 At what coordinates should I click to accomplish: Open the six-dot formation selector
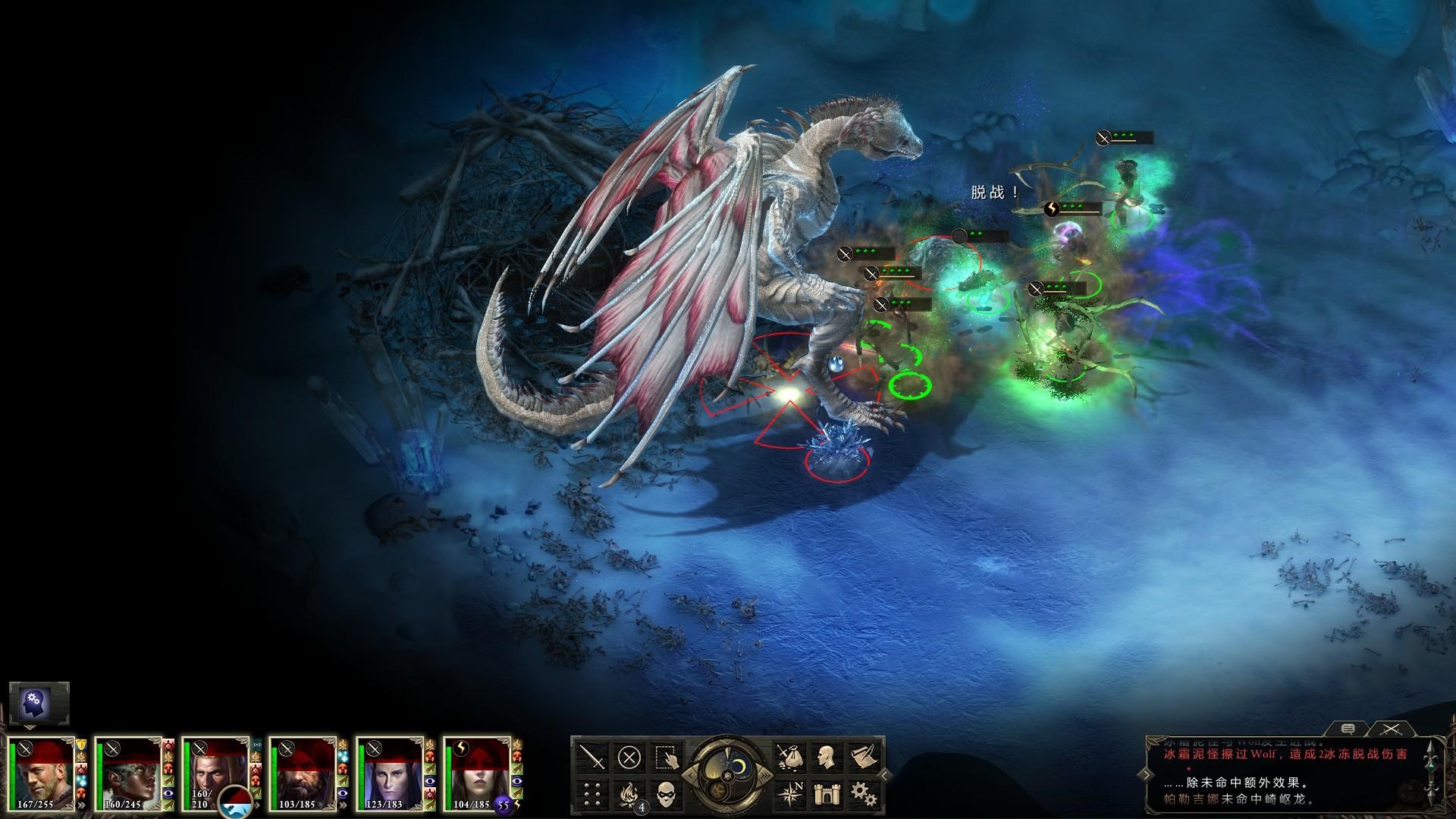coord(591,793)
